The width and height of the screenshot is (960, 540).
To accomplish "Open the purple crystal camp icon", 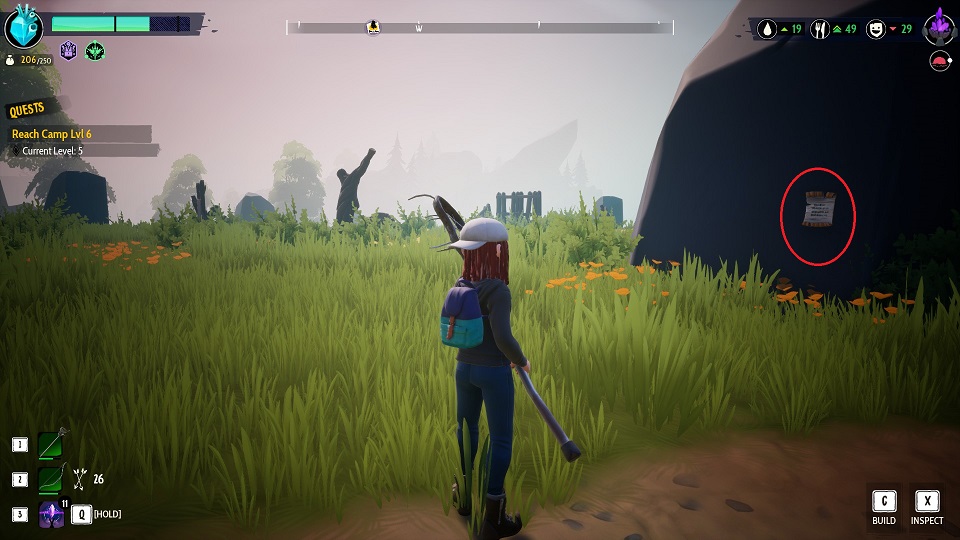I will [939, 25].
